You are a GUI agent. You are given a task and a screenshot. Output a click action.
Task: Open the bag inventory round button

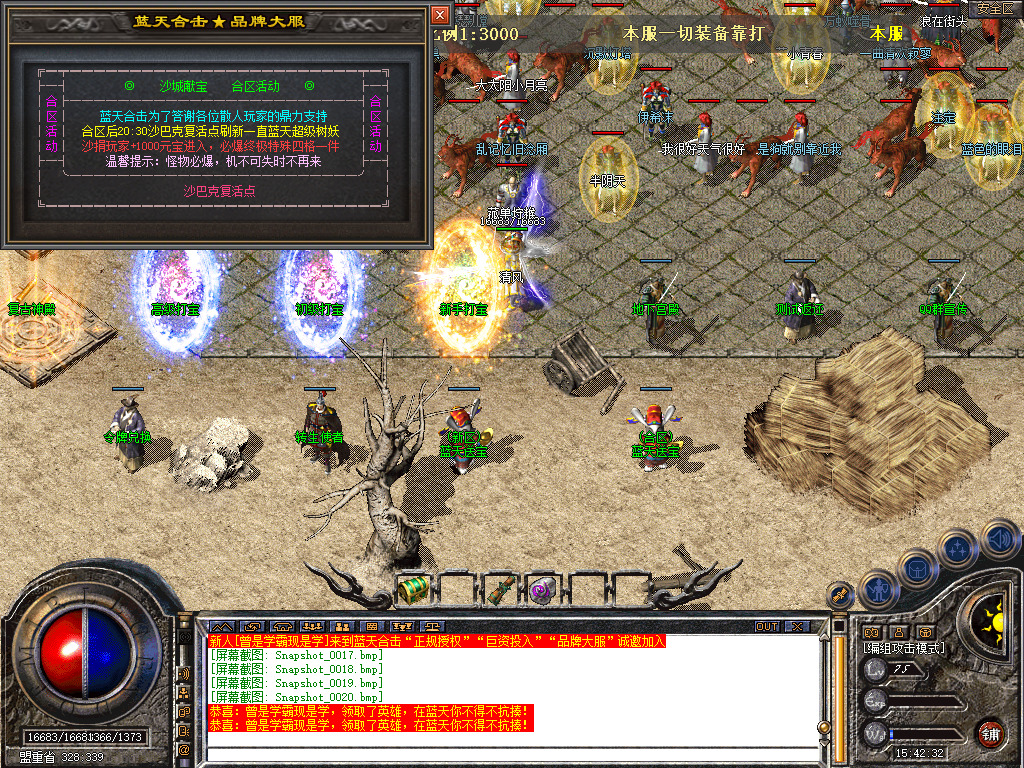click(918, 568)
